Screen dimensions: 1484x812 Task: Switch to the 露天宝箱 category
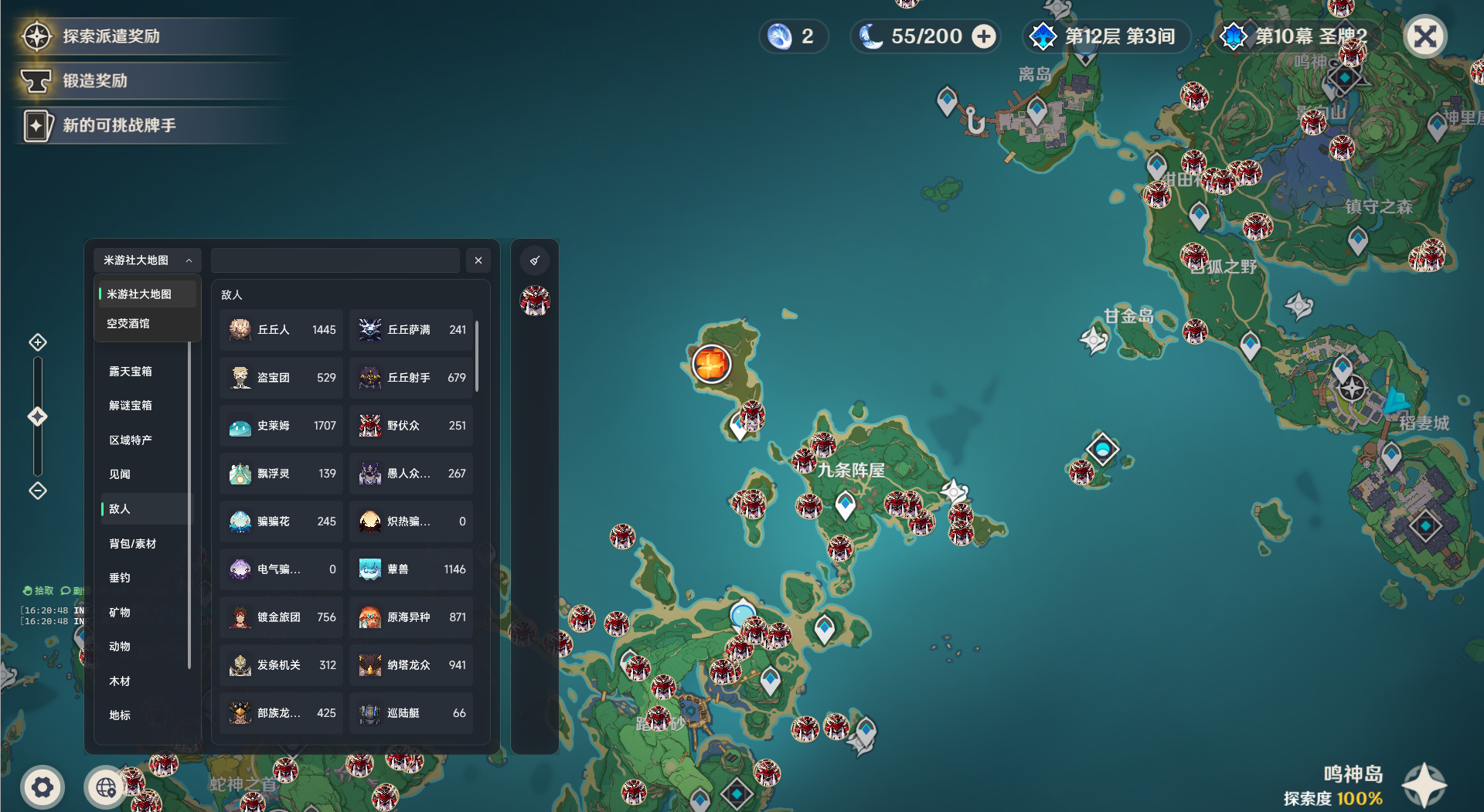[131, 372]
